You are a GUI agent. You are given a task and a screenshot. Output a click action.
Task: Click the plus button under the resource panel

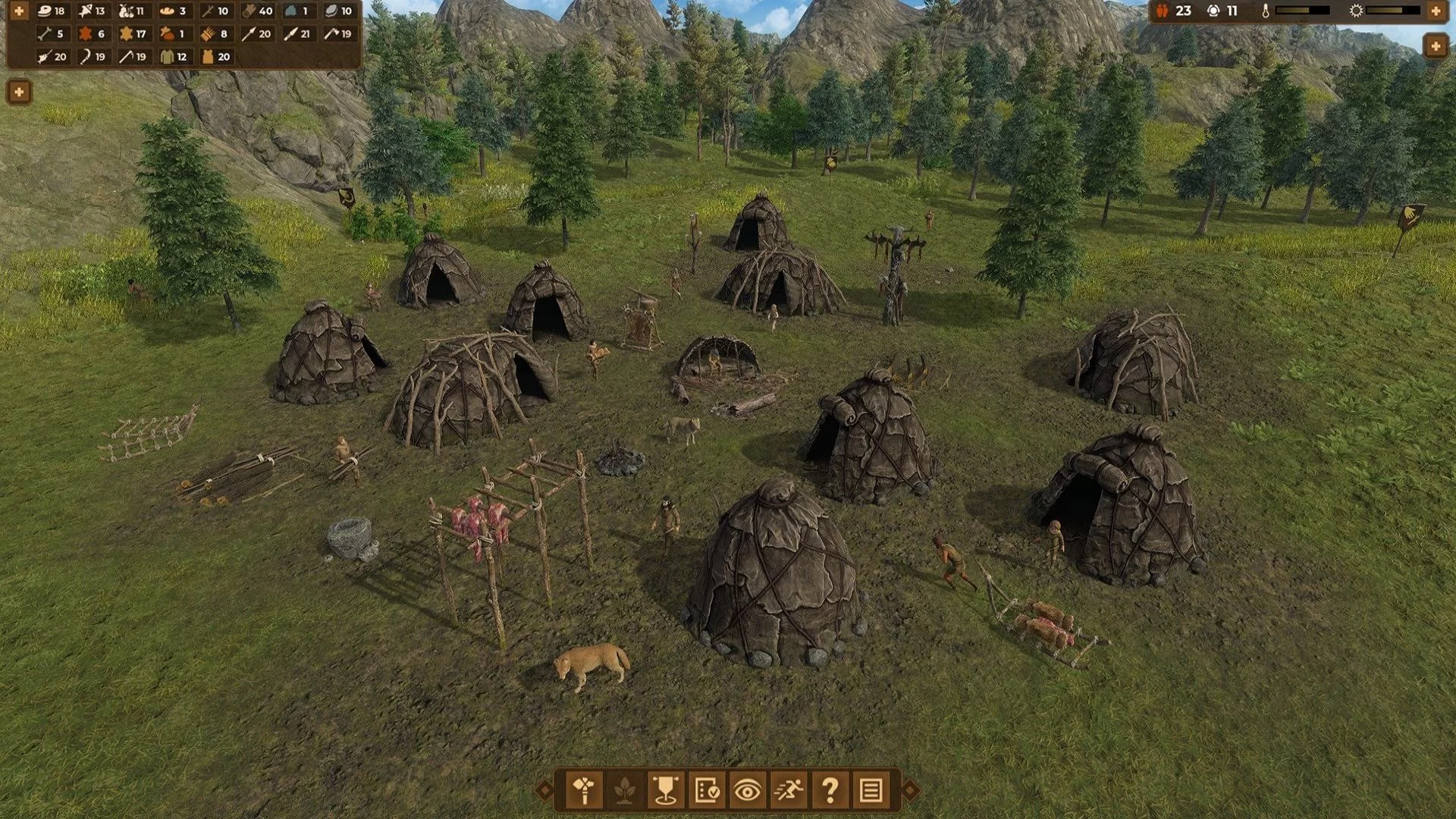click(19, 93)
